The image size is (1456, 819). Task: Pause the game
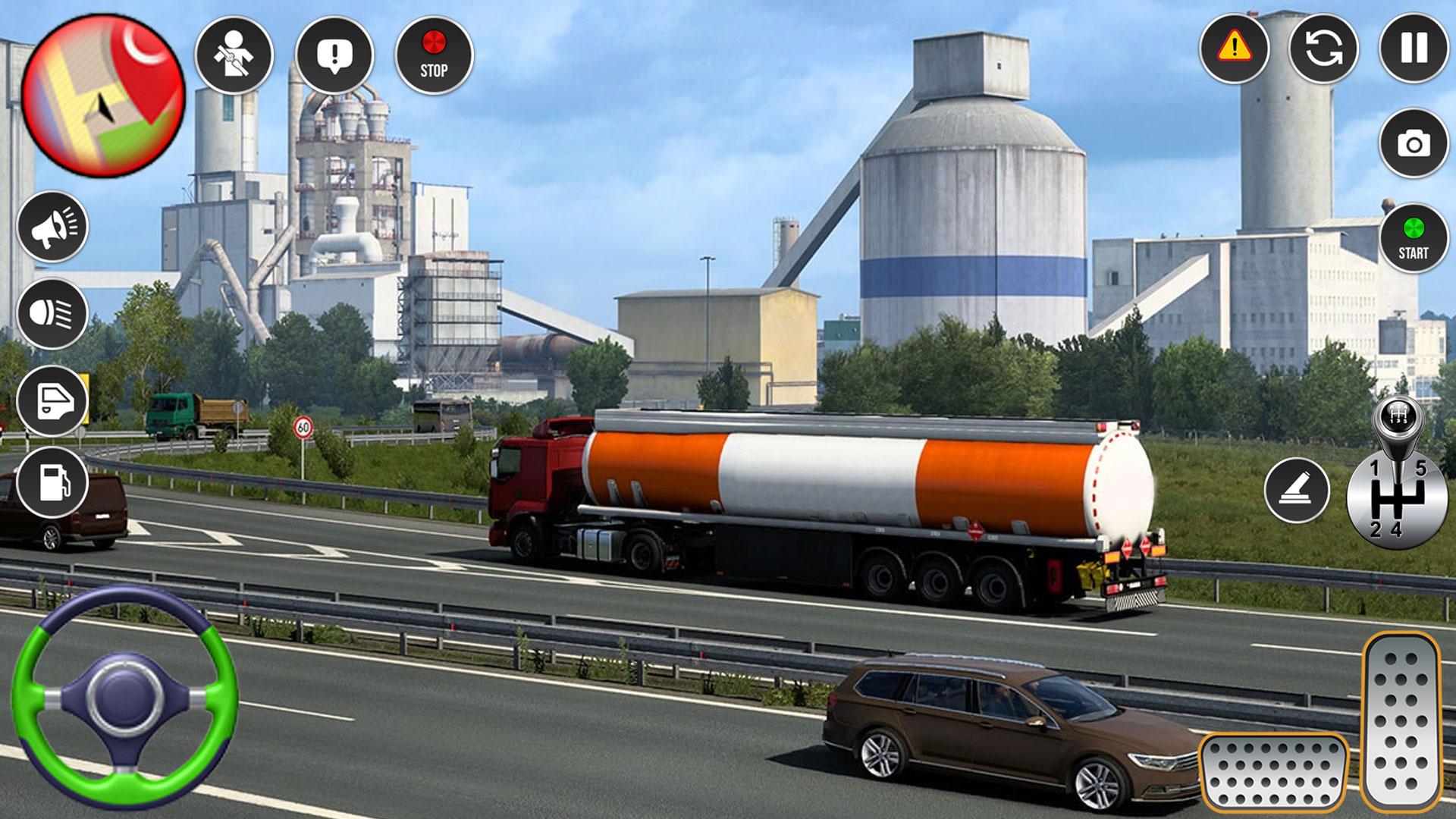tap(1414, 48)
